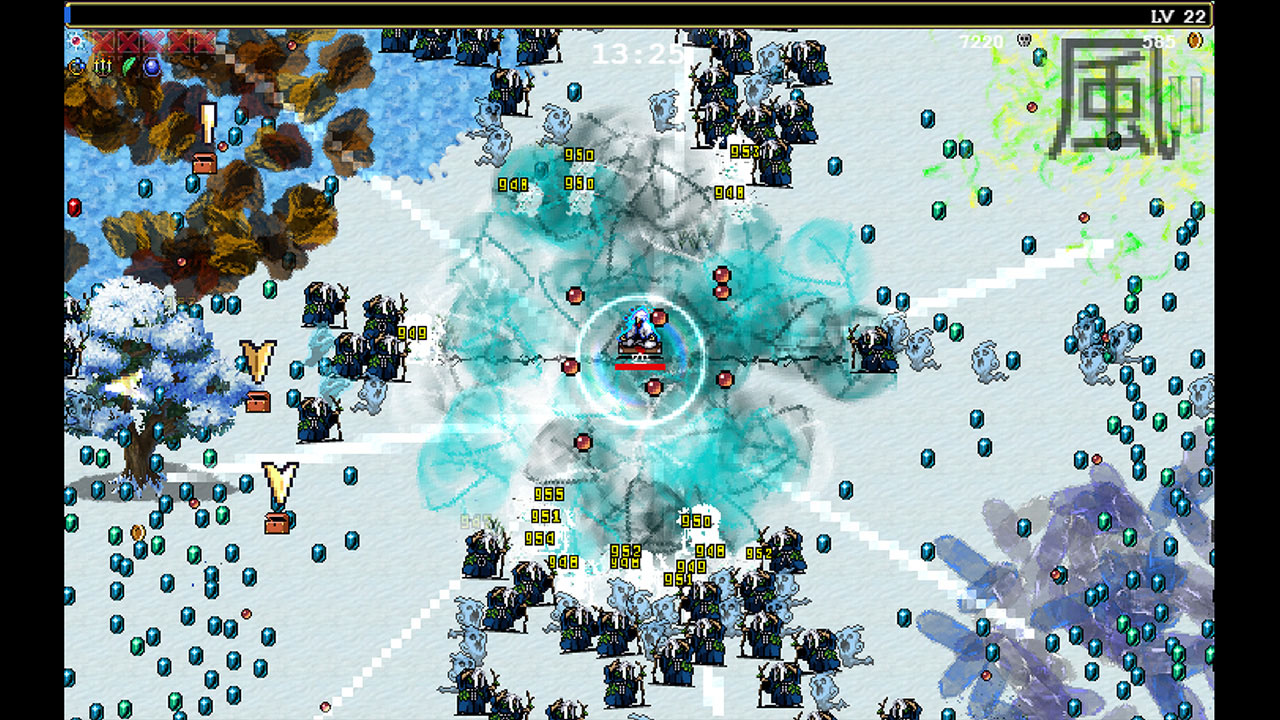
Task: Click the lower gold V chest marker
Action: 282,482
